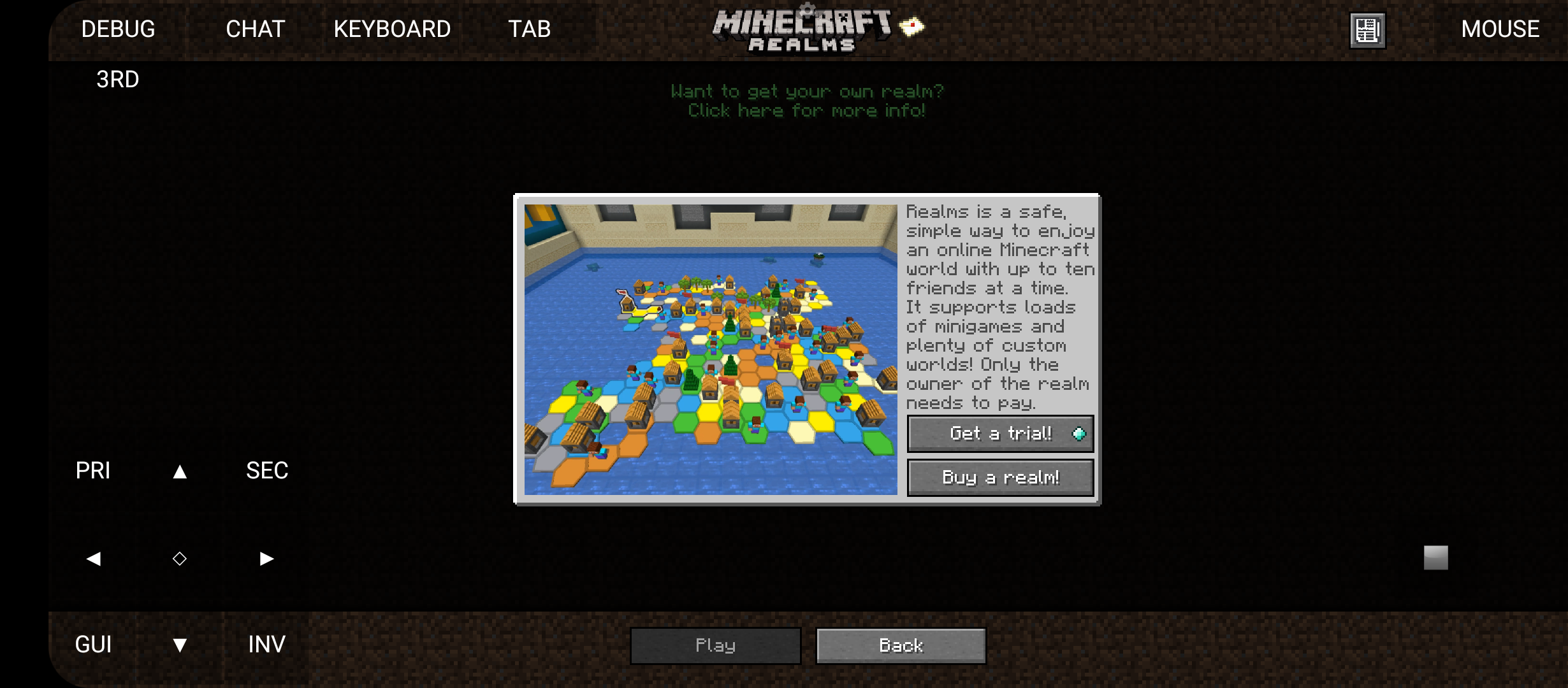Viewport: 1568px width, 688px height.
Task: Click Get a trial!
Action: (x=999, y=433)
